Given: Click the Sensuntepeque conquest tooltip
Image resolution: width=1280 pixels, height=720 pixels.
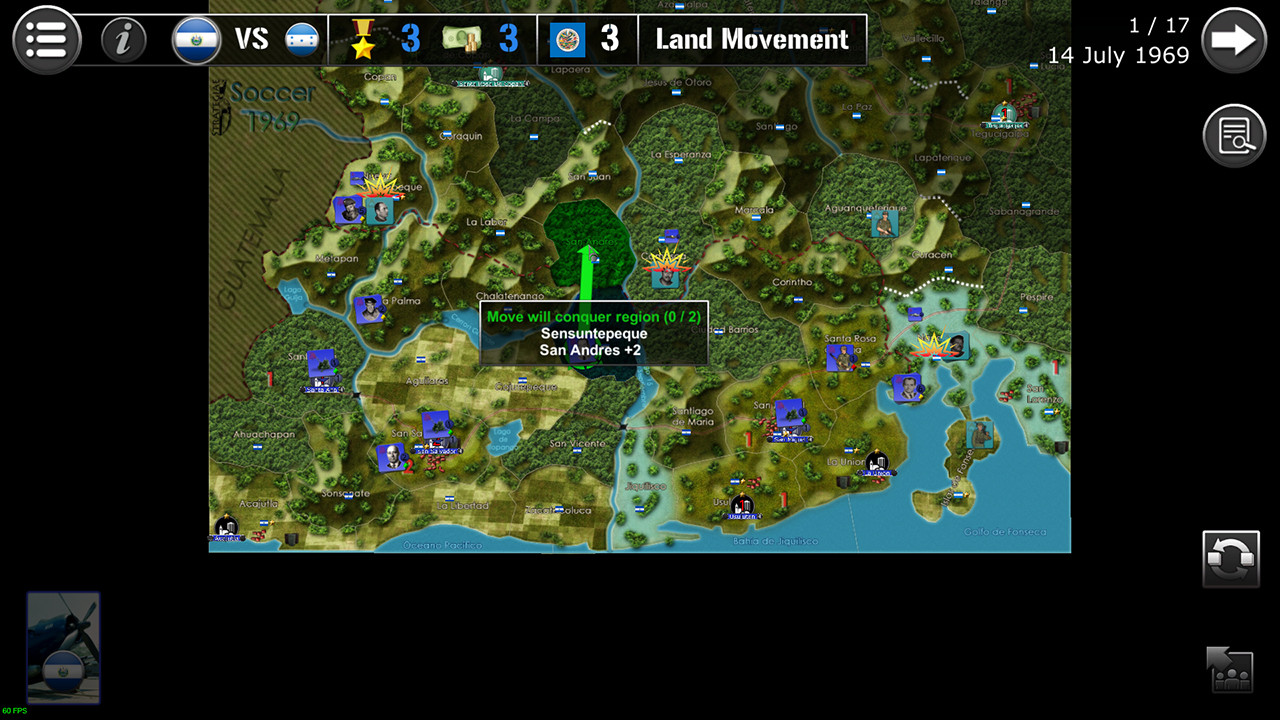Looking at the screenshot, I should pos(593,333).
